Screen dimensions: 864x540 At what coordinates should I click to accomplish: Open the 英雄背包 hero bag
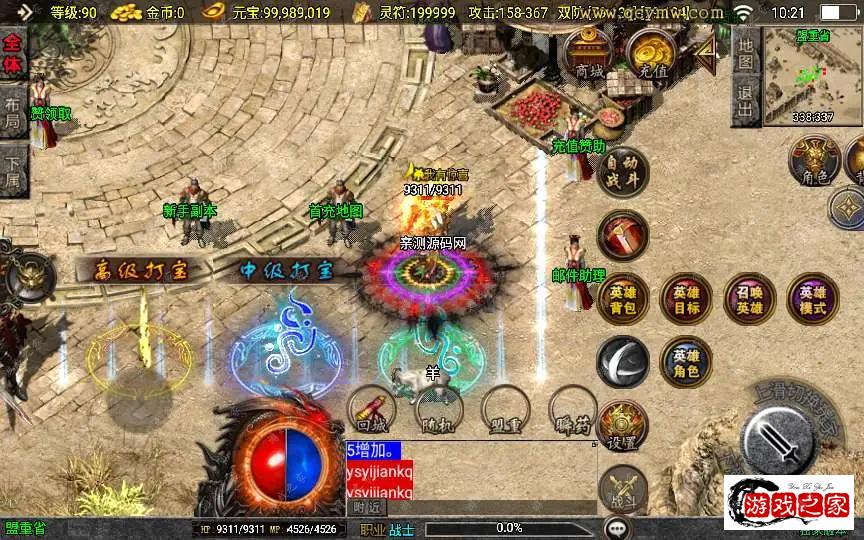[x=623, y=299]
